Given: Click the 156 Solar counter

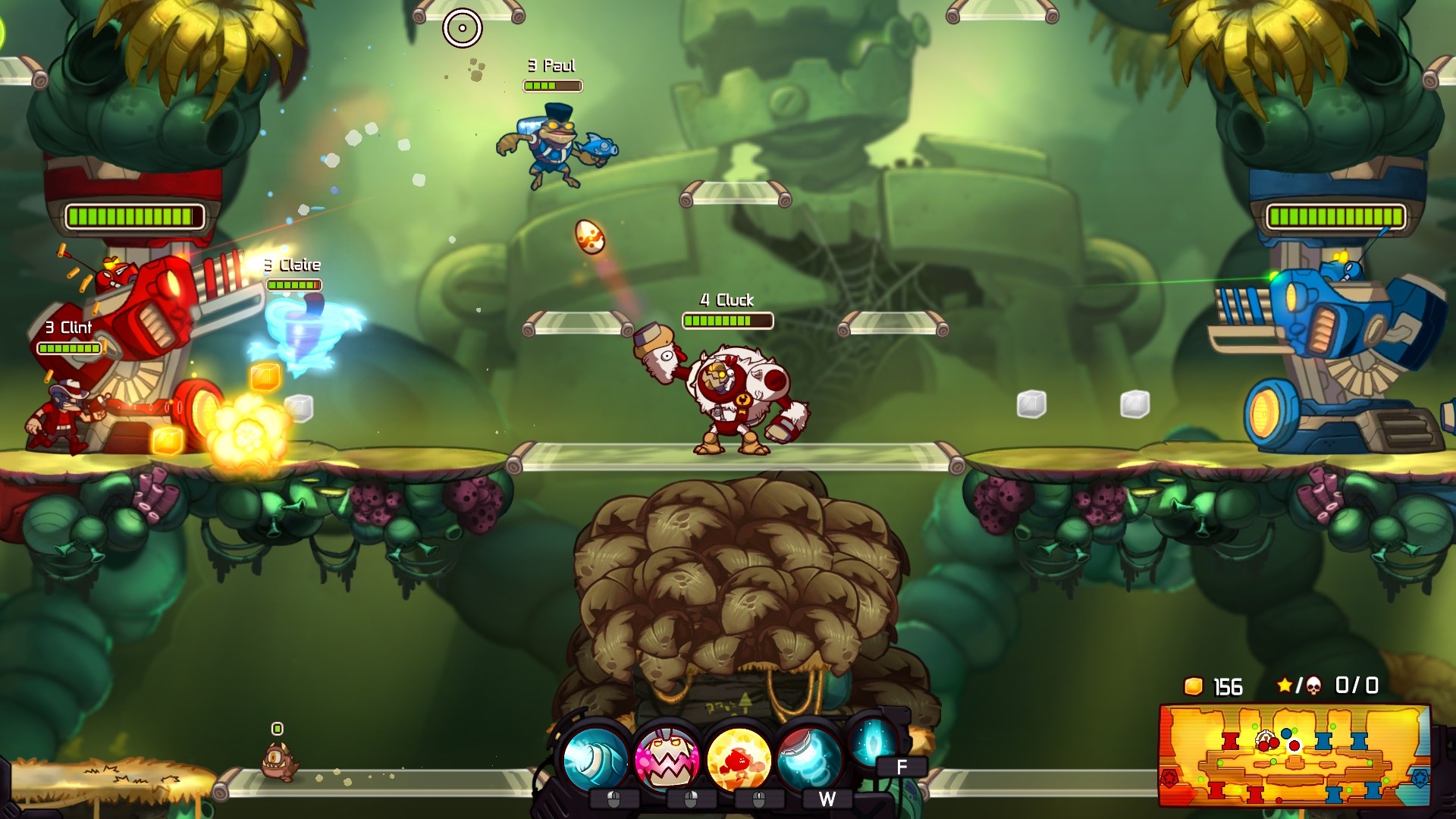Looking at the screenshot, I should click(x=1228, y=686).
